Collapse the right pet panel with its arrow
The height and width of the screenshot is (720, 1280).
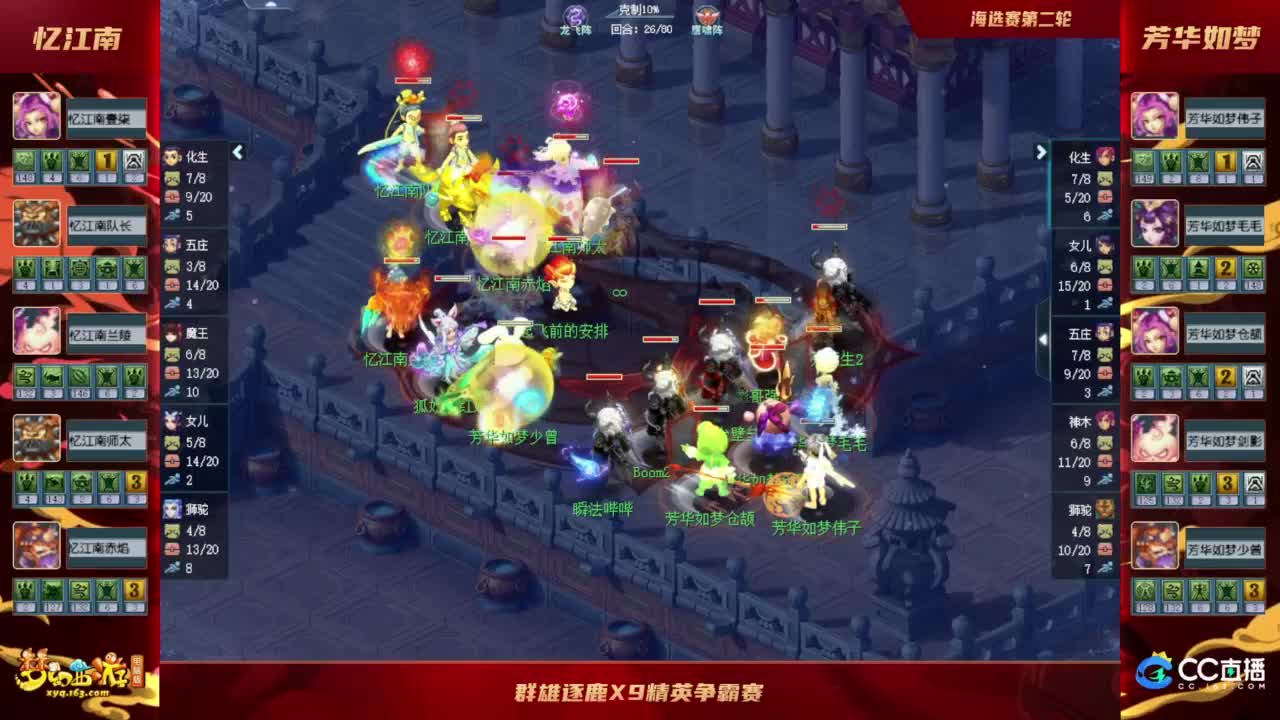tap(1039, 152)
